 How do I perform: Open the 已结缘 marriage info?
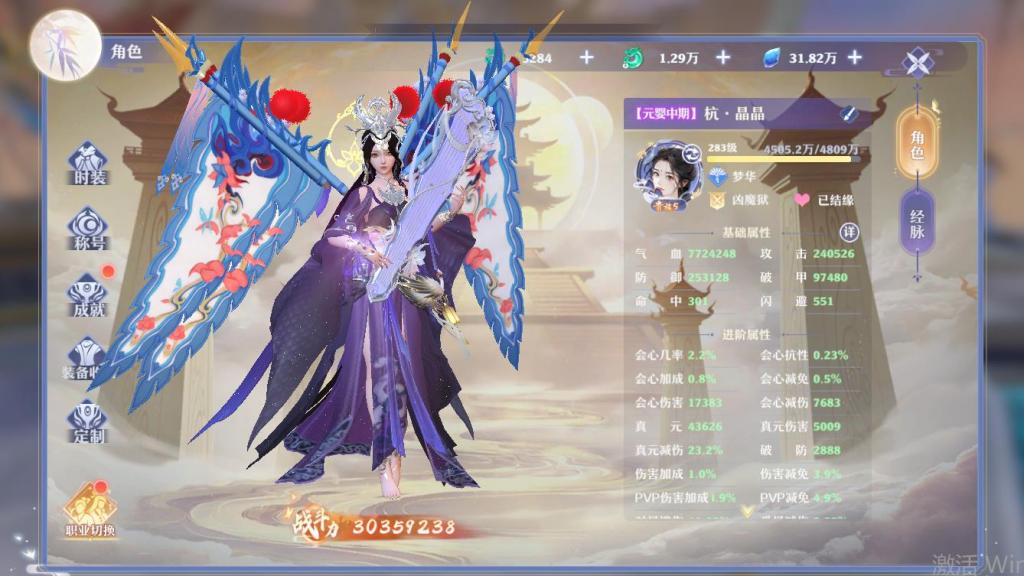tap(826, 200)
